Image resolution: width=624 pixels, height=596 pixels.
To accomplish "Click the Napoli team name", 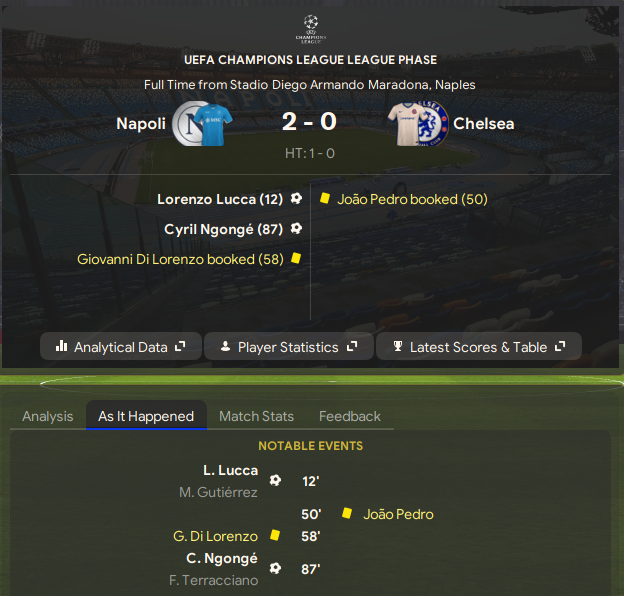I will (x=141, y=124).
